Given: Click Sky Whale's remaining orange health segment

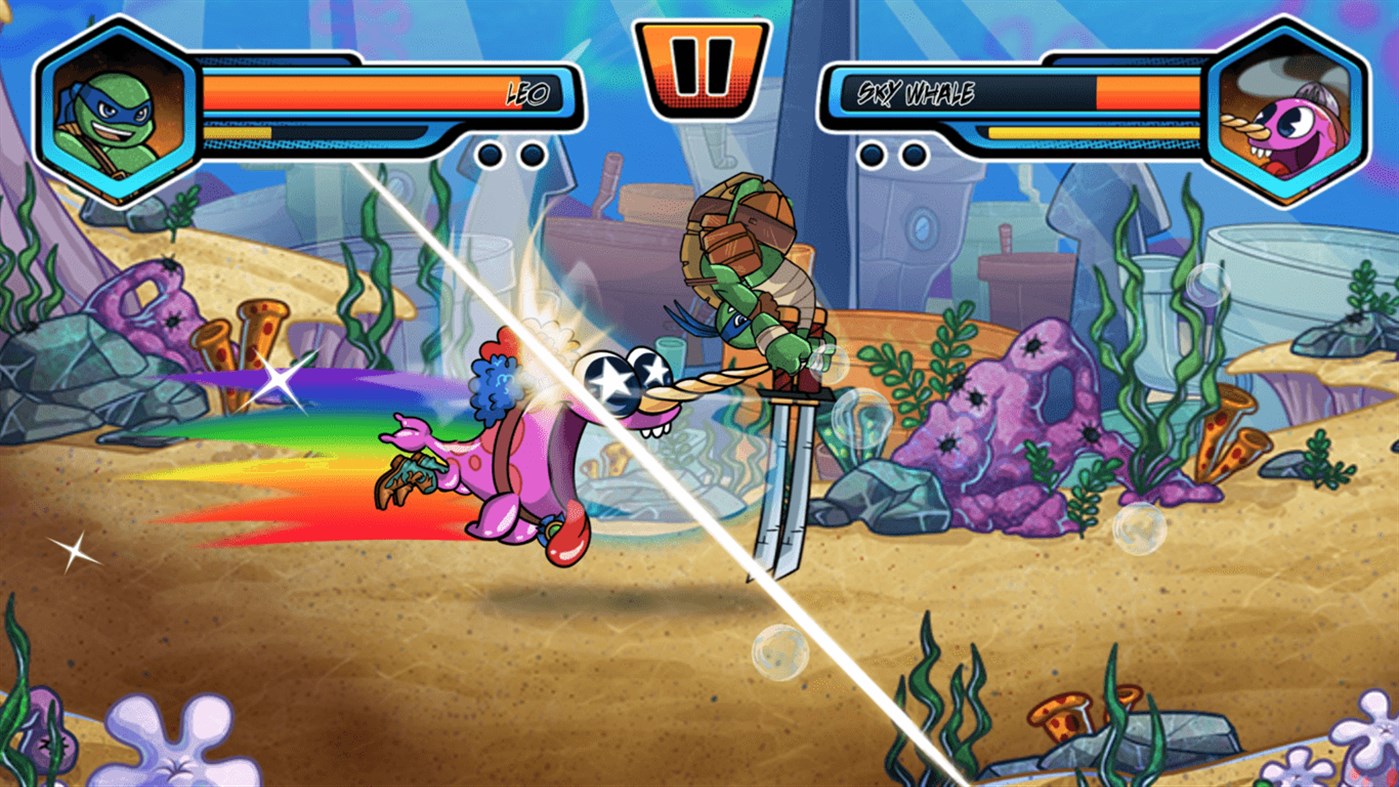Looking at the screenshot, I should (x=1150, y=95).
